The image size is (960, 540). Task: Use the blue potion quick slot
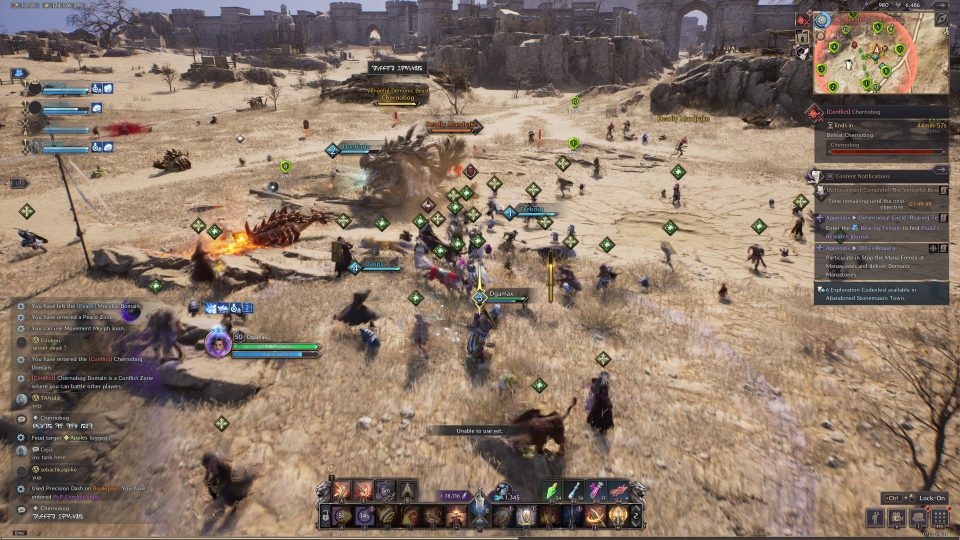coord(576,490)
